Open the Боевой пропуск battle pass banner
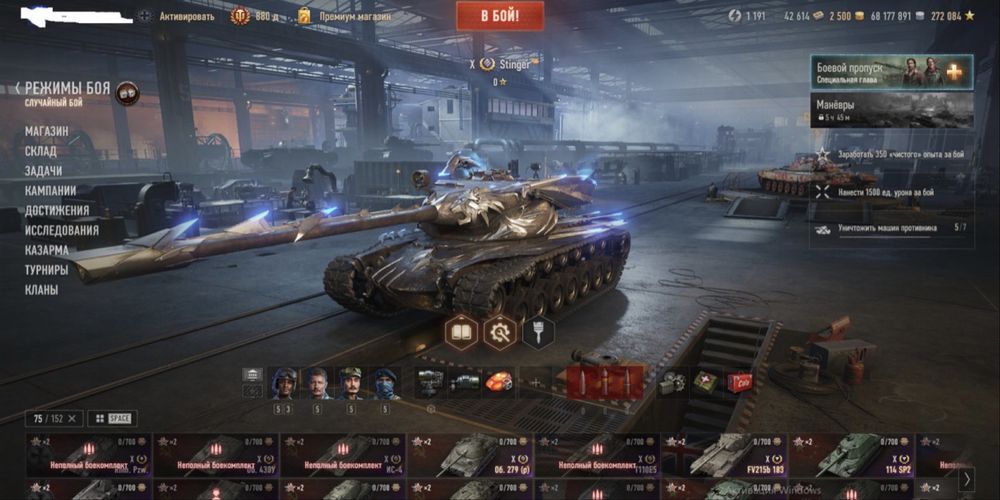 point(891,72)
